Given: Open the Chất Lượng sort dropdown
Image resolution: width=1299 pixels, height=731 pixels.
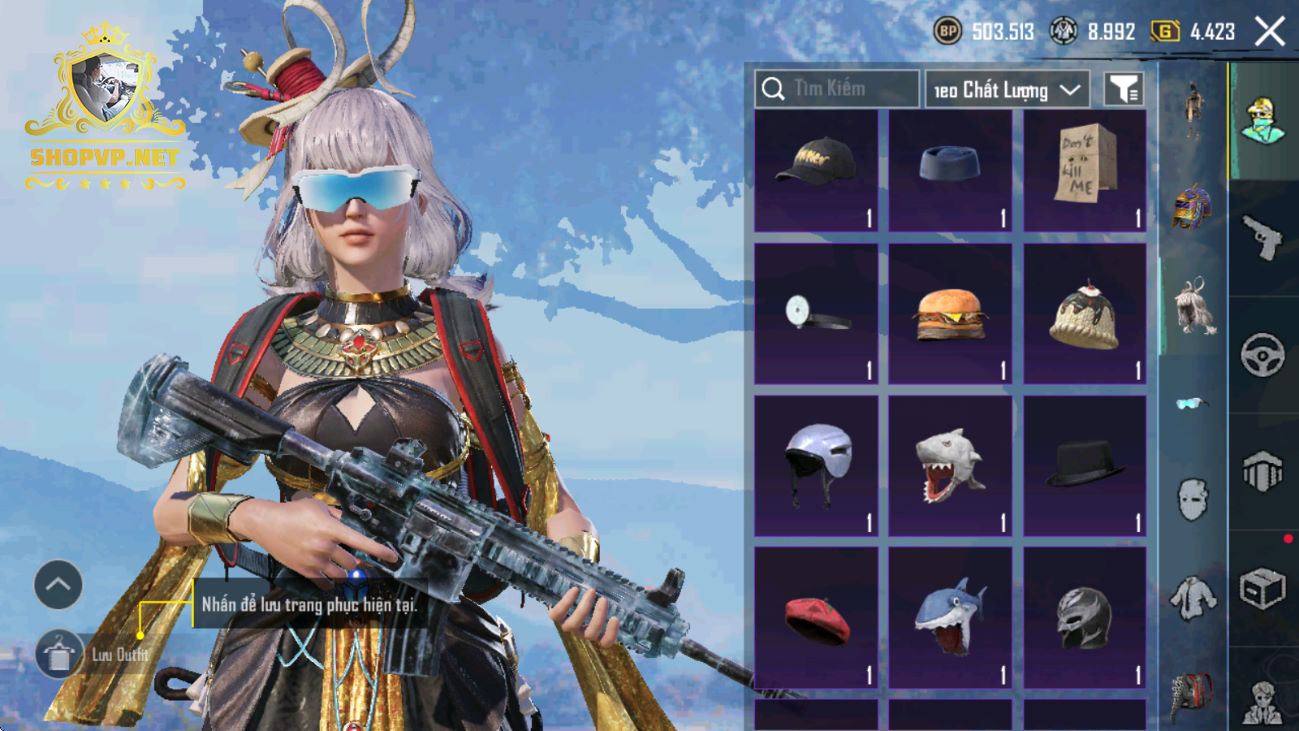Looking at the screenshot, I should point(1007,90).
